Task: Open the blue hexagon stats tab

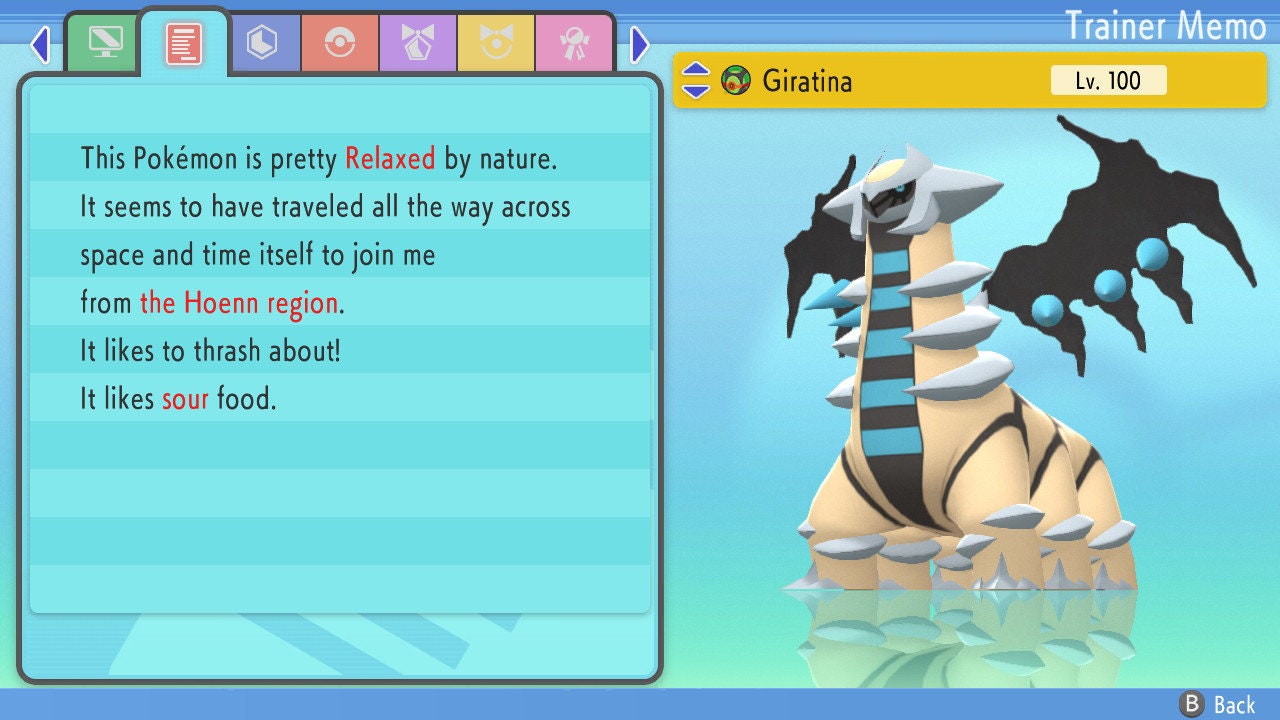Action: [x=262, y=43]
